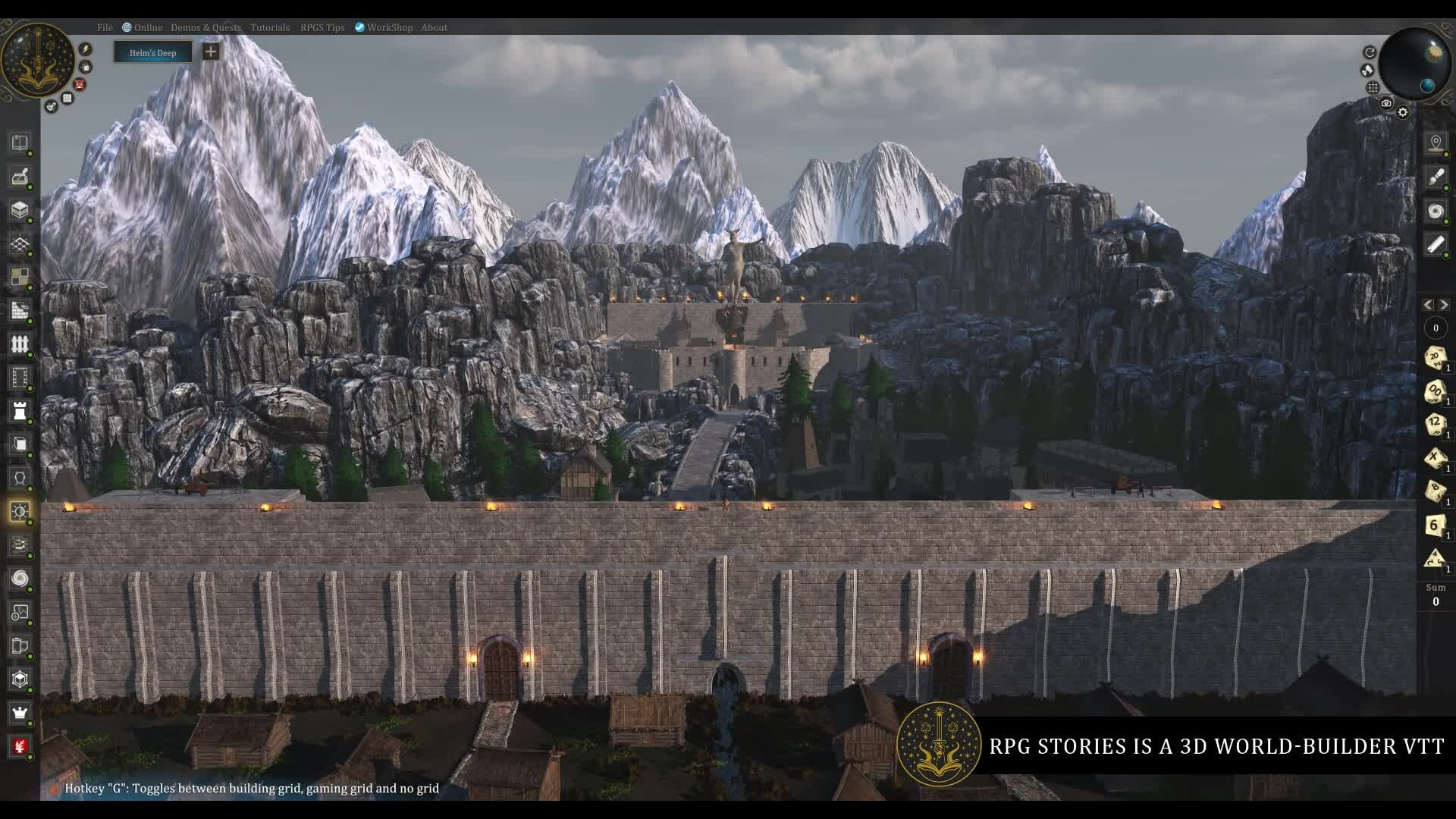
Task: Add a new scene tab with plus button
Action: [211, 52]
